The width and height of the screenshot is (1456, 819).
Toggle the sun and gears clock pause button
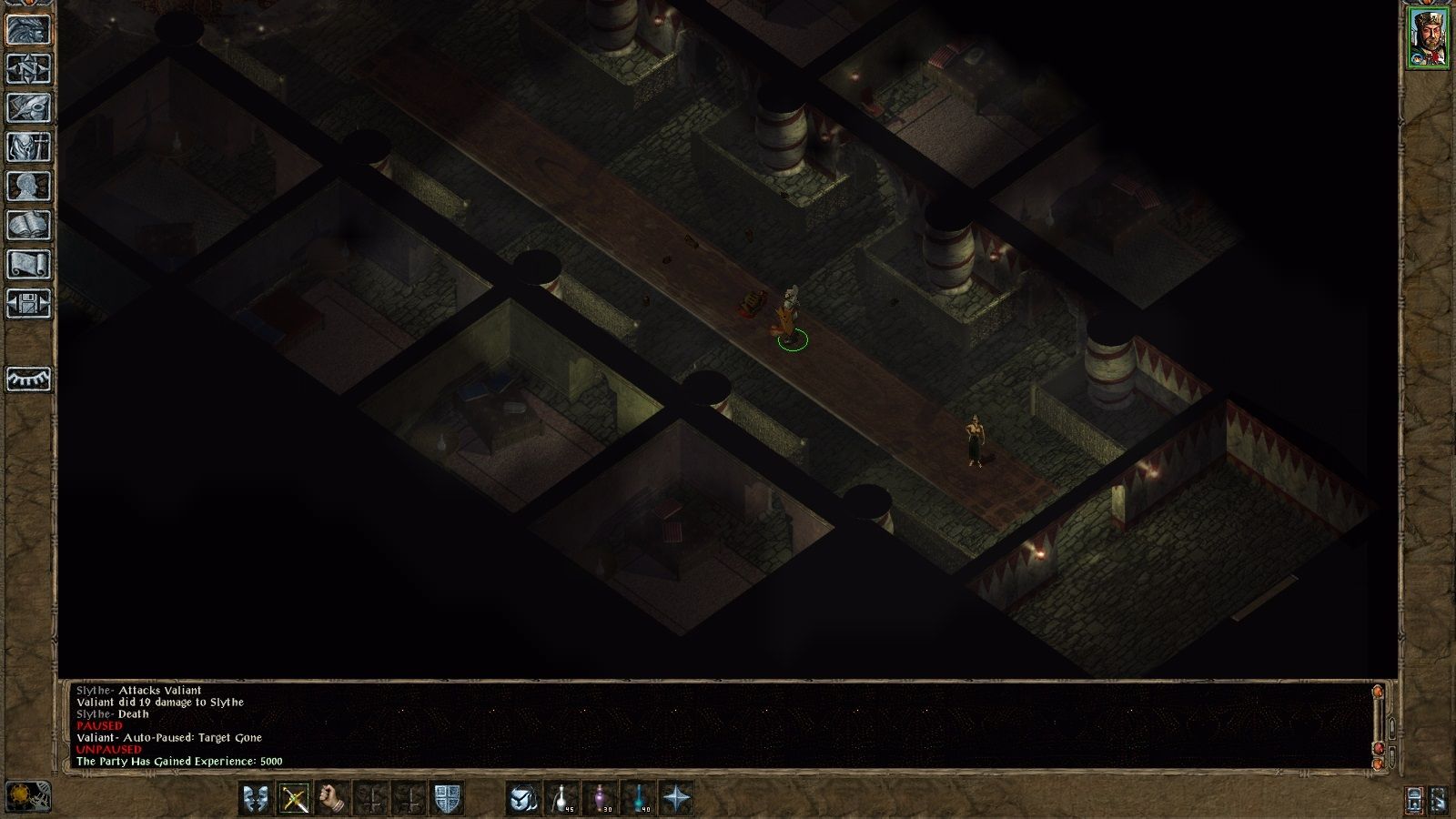pos(27,797)
